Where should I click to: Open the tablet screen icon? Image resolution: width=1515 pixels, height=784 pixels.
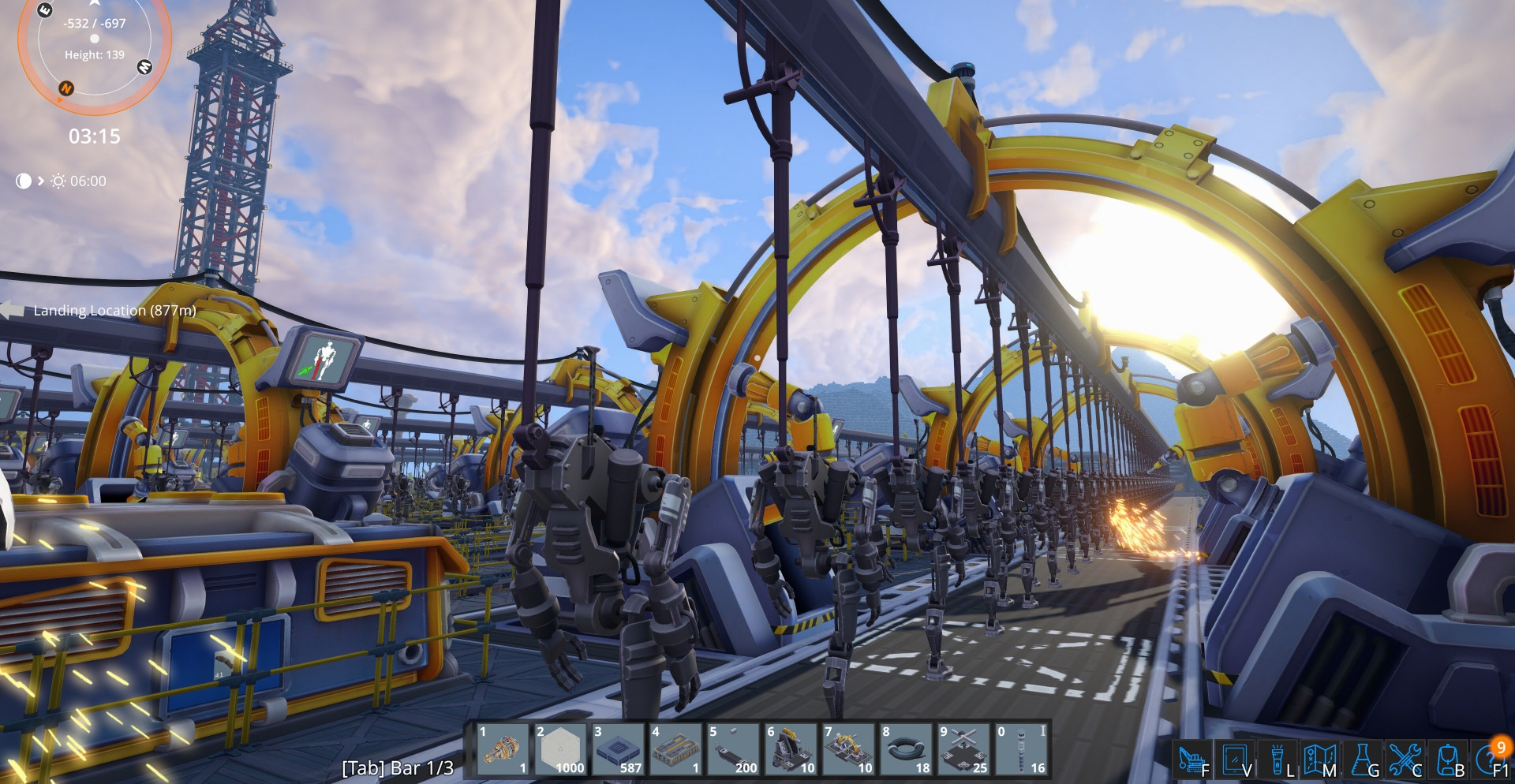(1235, 760)
